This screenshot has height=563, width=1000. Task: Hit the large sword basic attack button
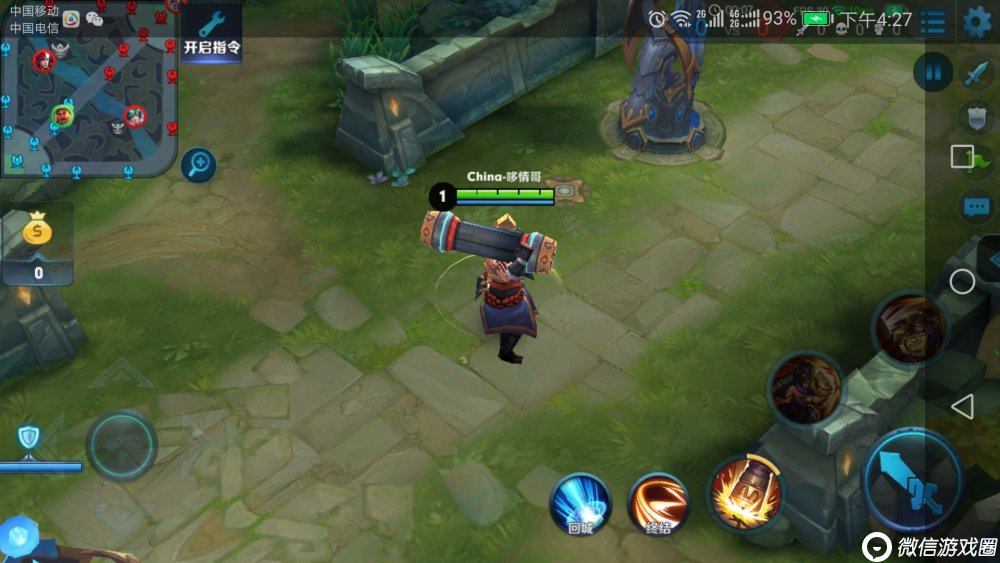pos(913,480)
